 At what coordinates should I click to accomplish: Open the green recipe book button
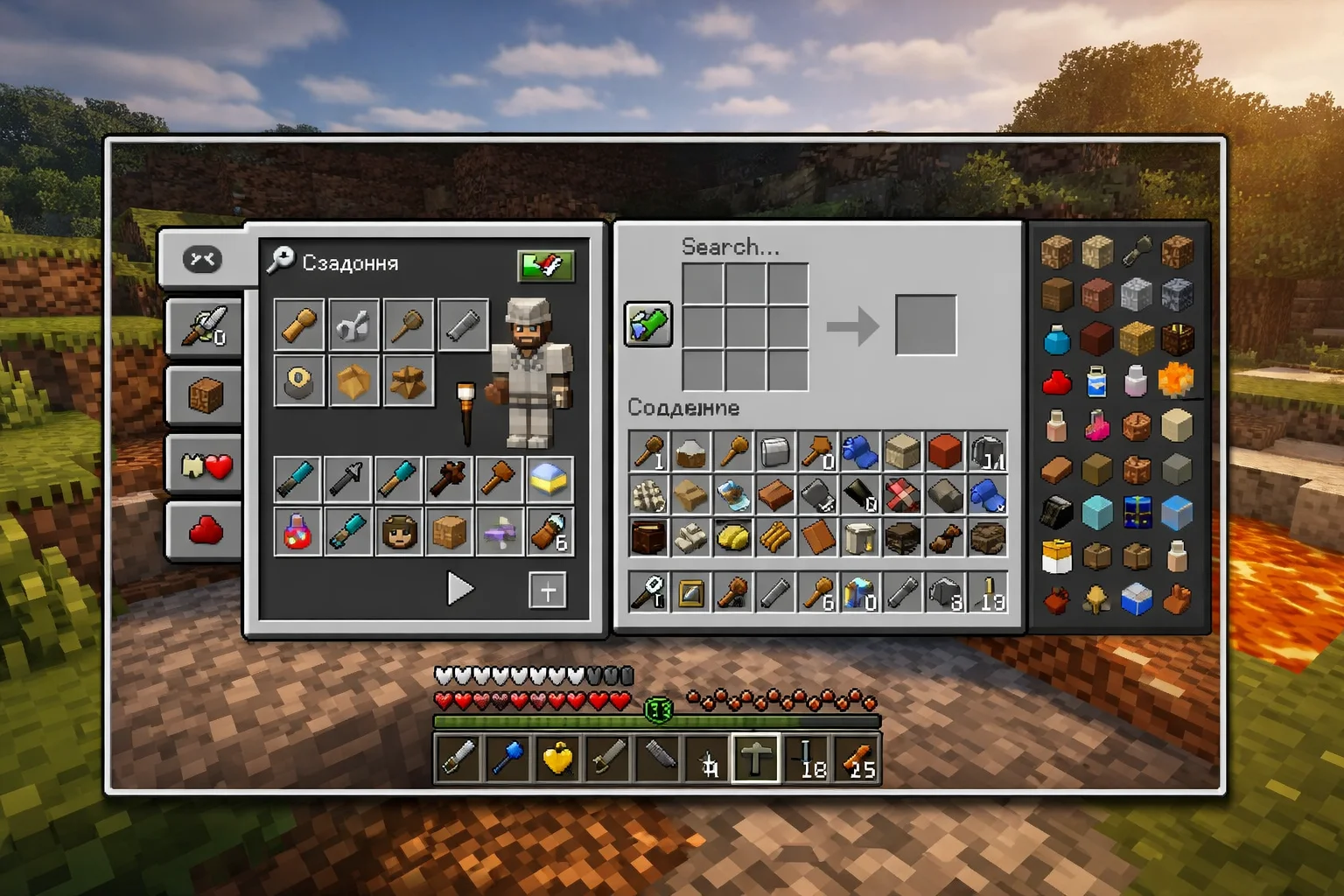647,325
